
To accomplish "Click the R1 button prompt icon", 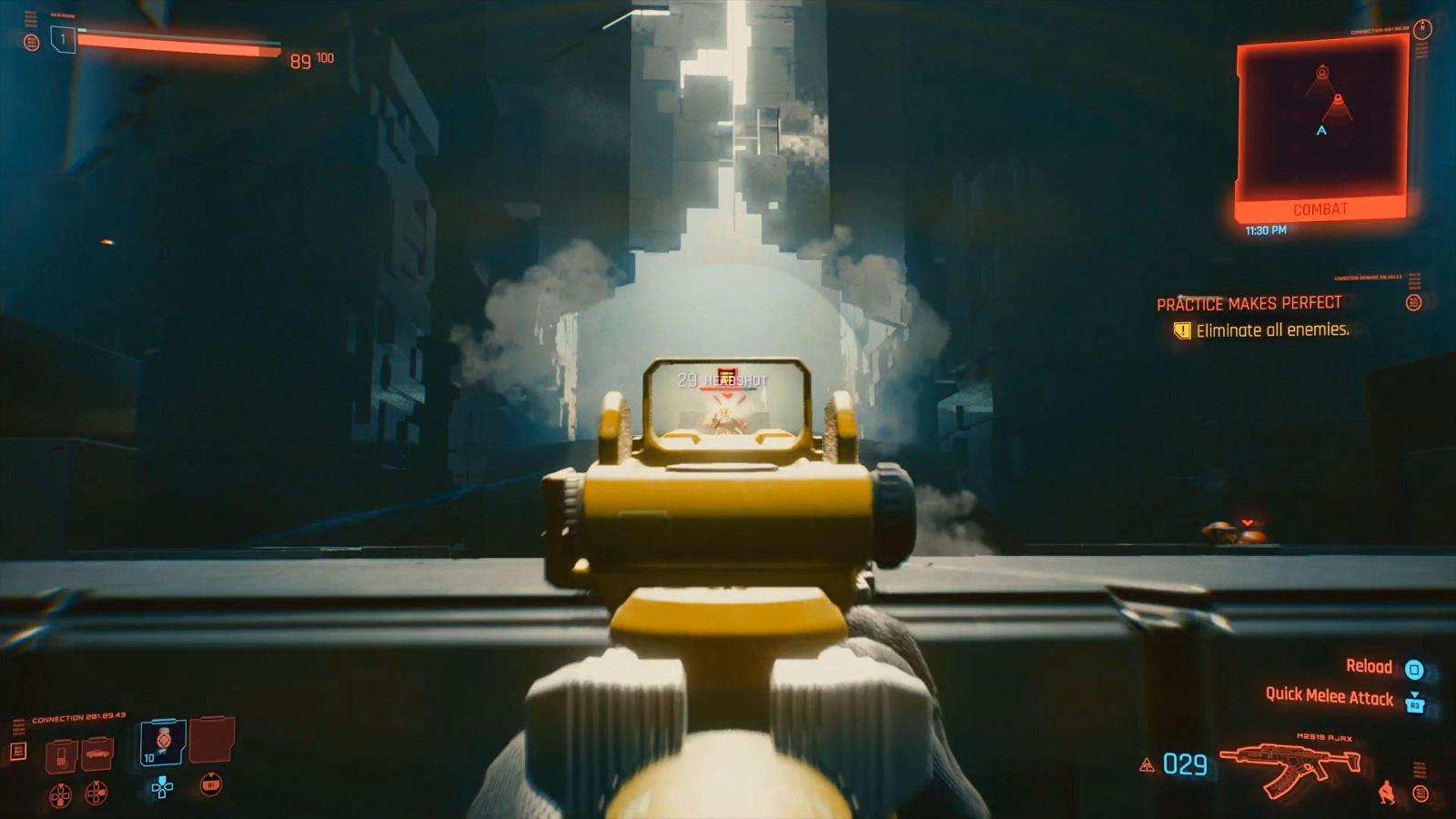I will (211, 785).
